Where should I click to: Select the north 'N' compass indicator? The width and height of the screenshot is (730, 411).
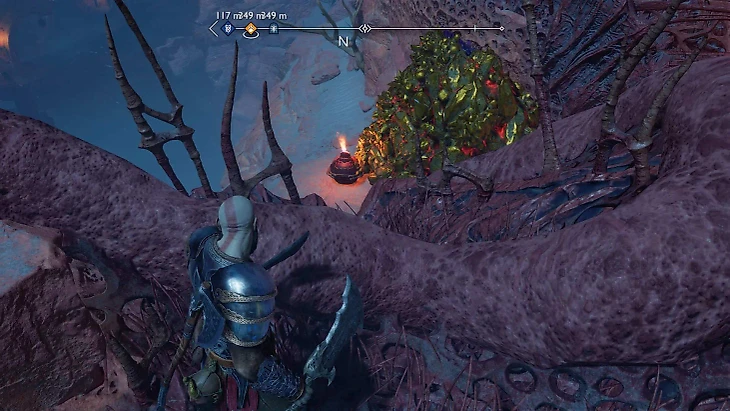(343, 42)
